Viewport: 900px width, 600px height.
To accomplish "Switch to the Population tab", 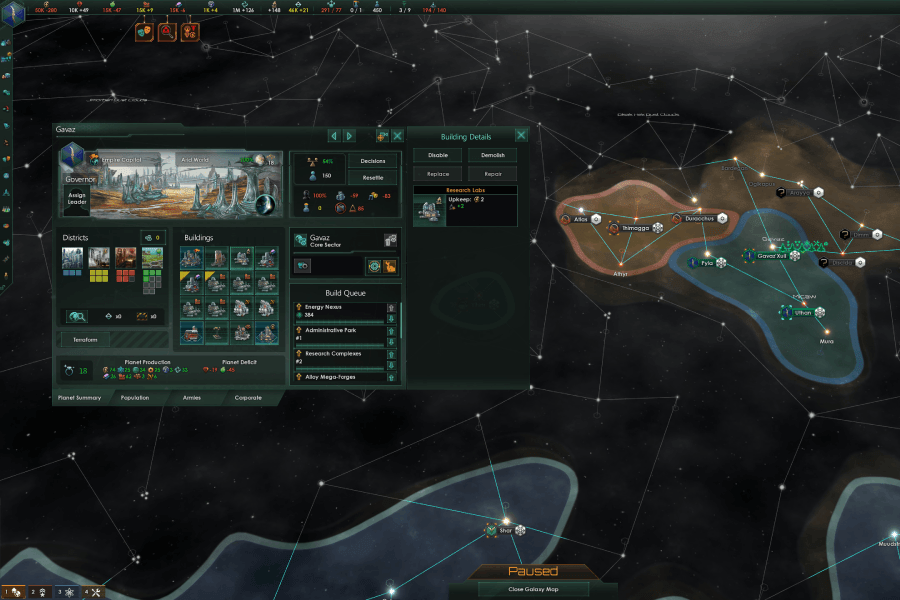I will click(135, 397).
